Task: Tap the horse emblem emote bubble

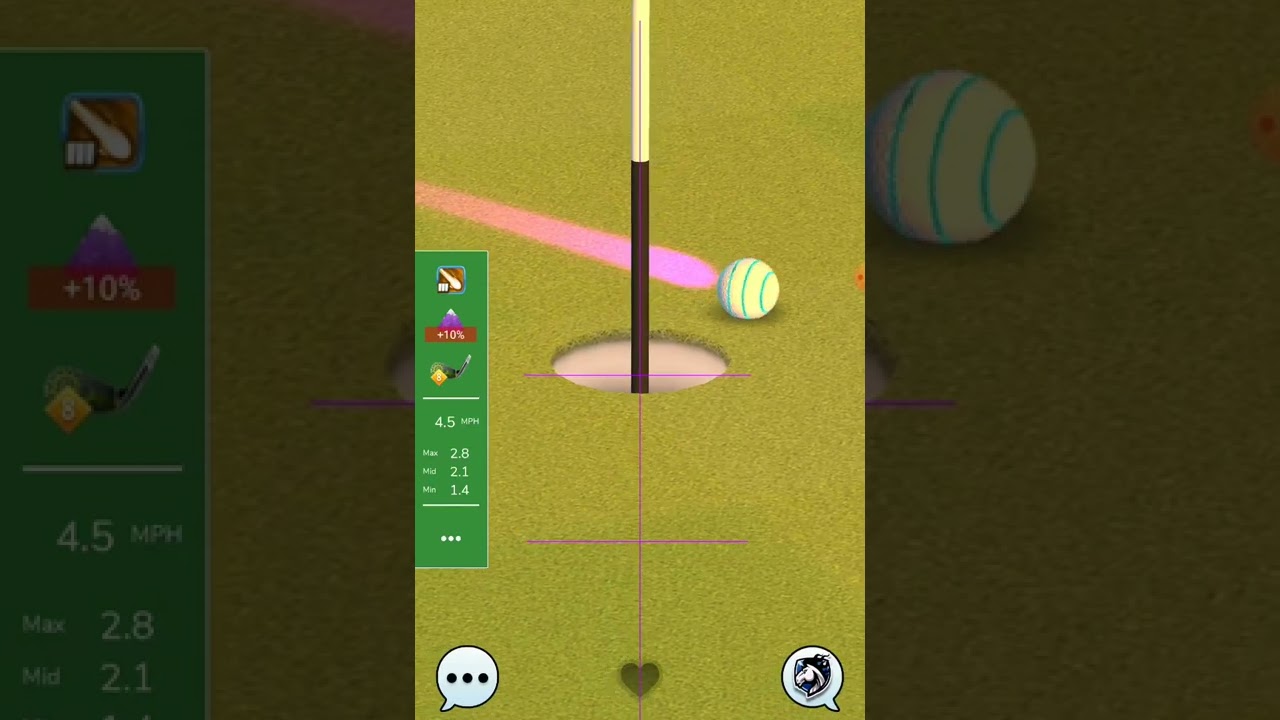Action: (811, 677)
